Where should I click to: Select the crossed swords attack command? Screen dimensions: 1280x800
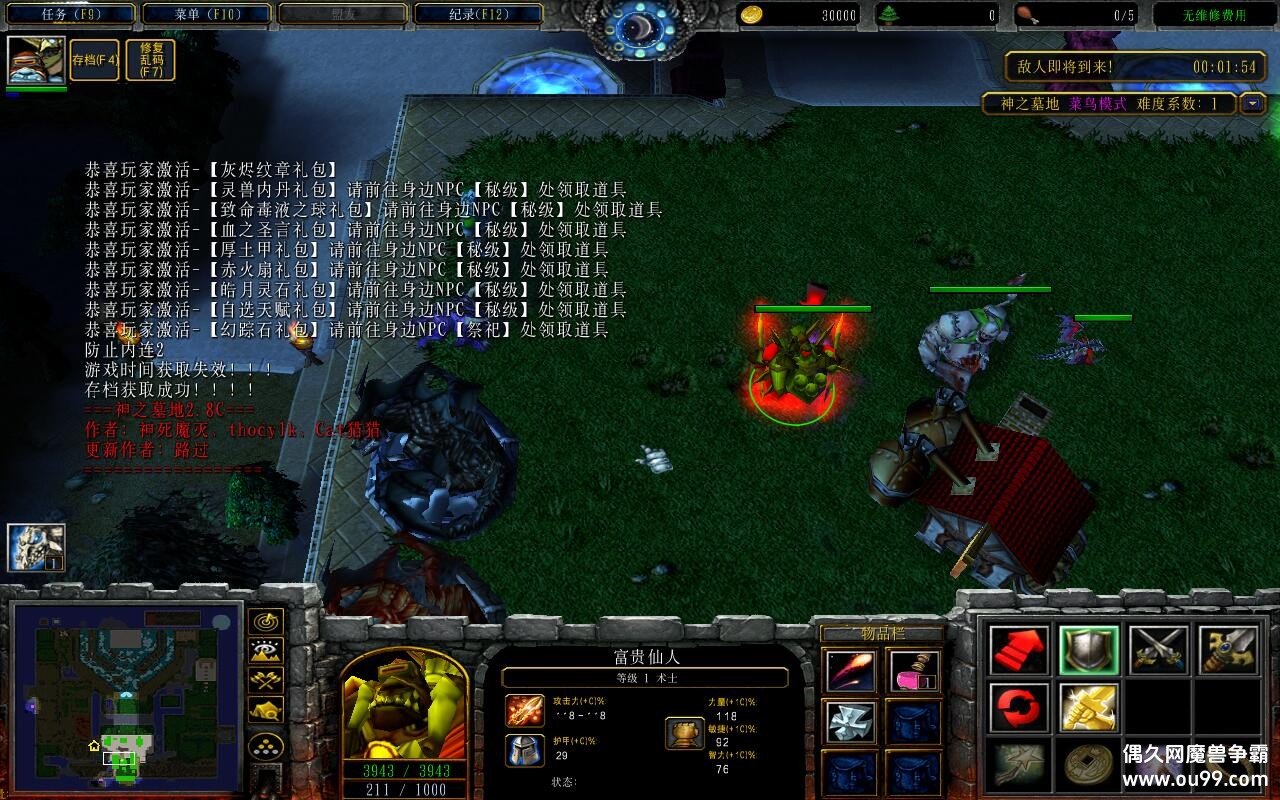coord(1159,651)
